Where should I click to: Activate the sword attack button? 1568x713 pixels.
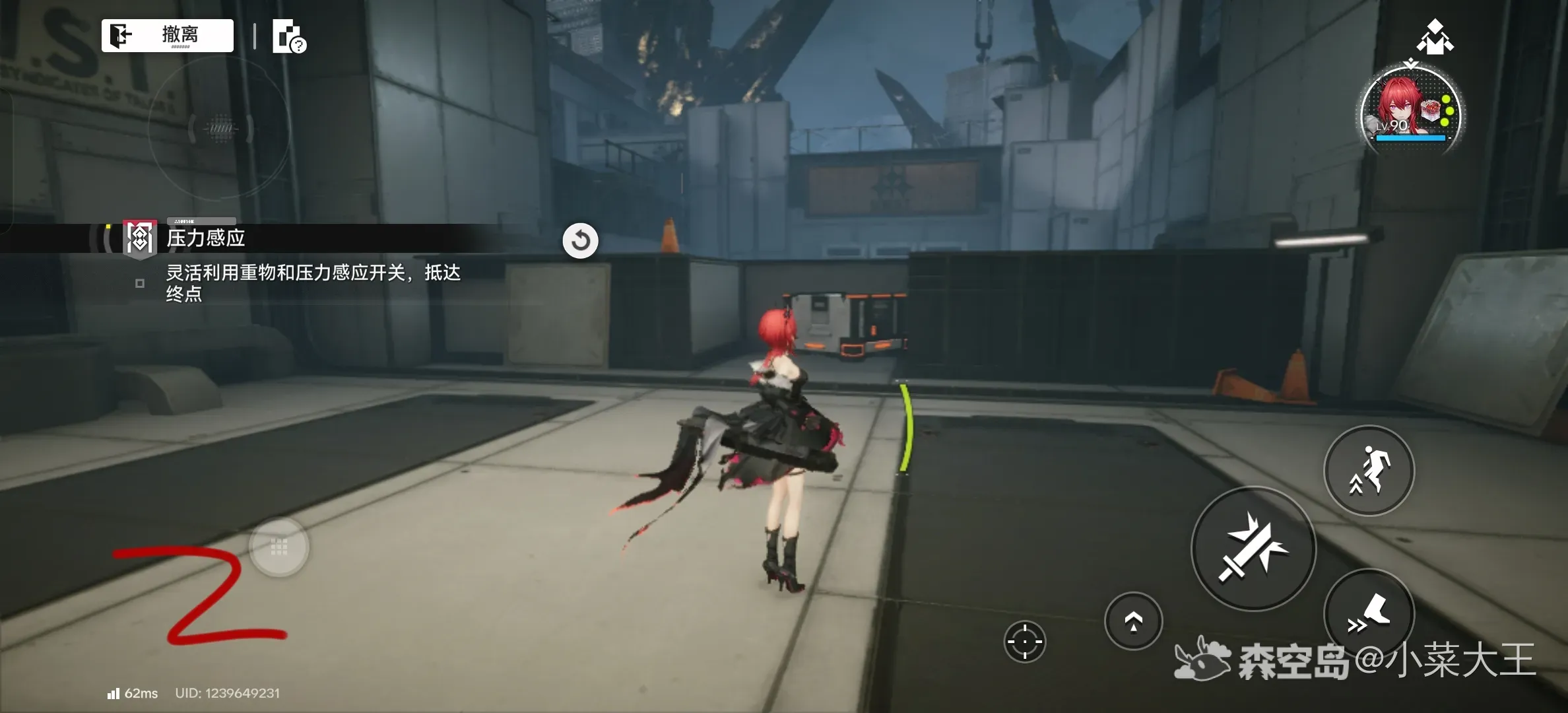point(1253,548)
